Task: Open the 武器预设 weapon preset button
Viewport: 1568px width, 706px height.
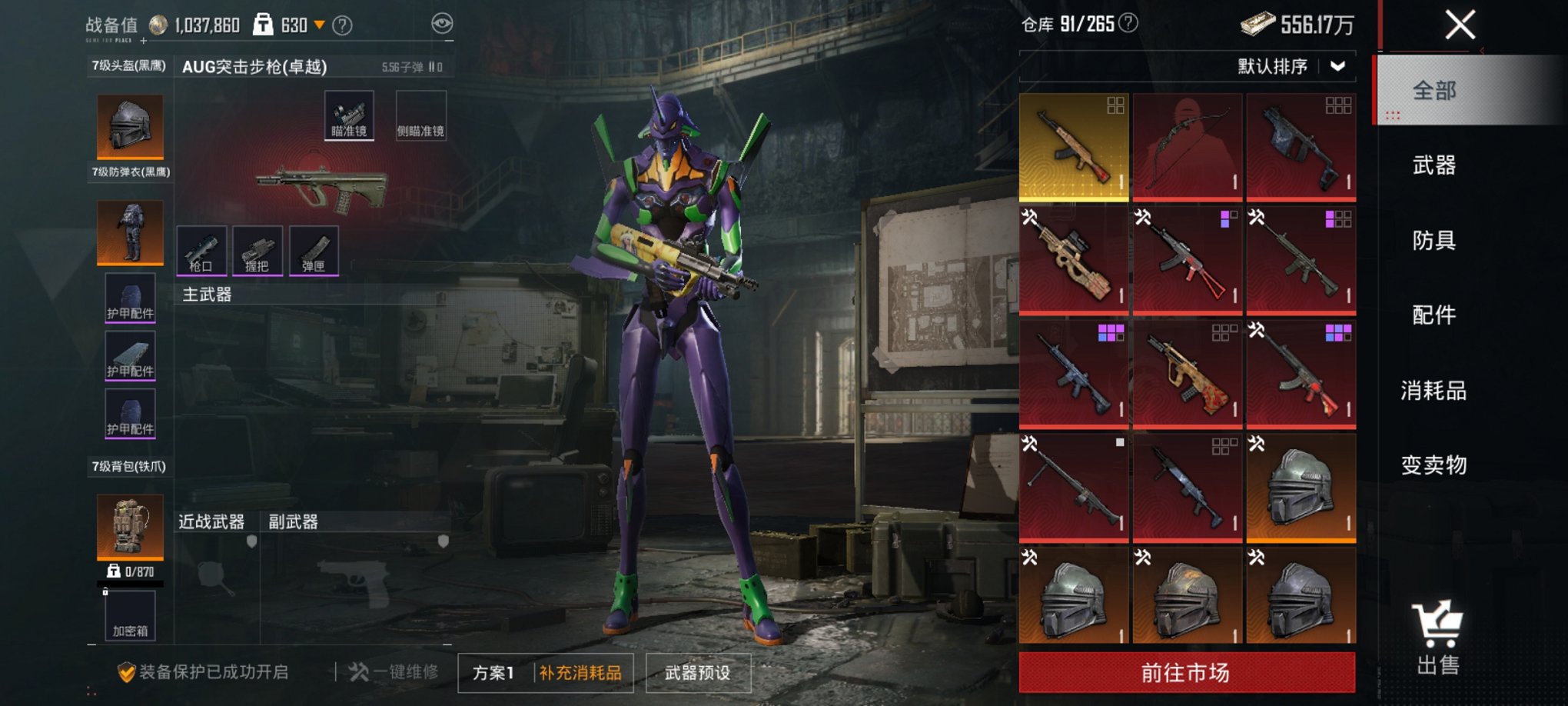Action: [697, 673]
